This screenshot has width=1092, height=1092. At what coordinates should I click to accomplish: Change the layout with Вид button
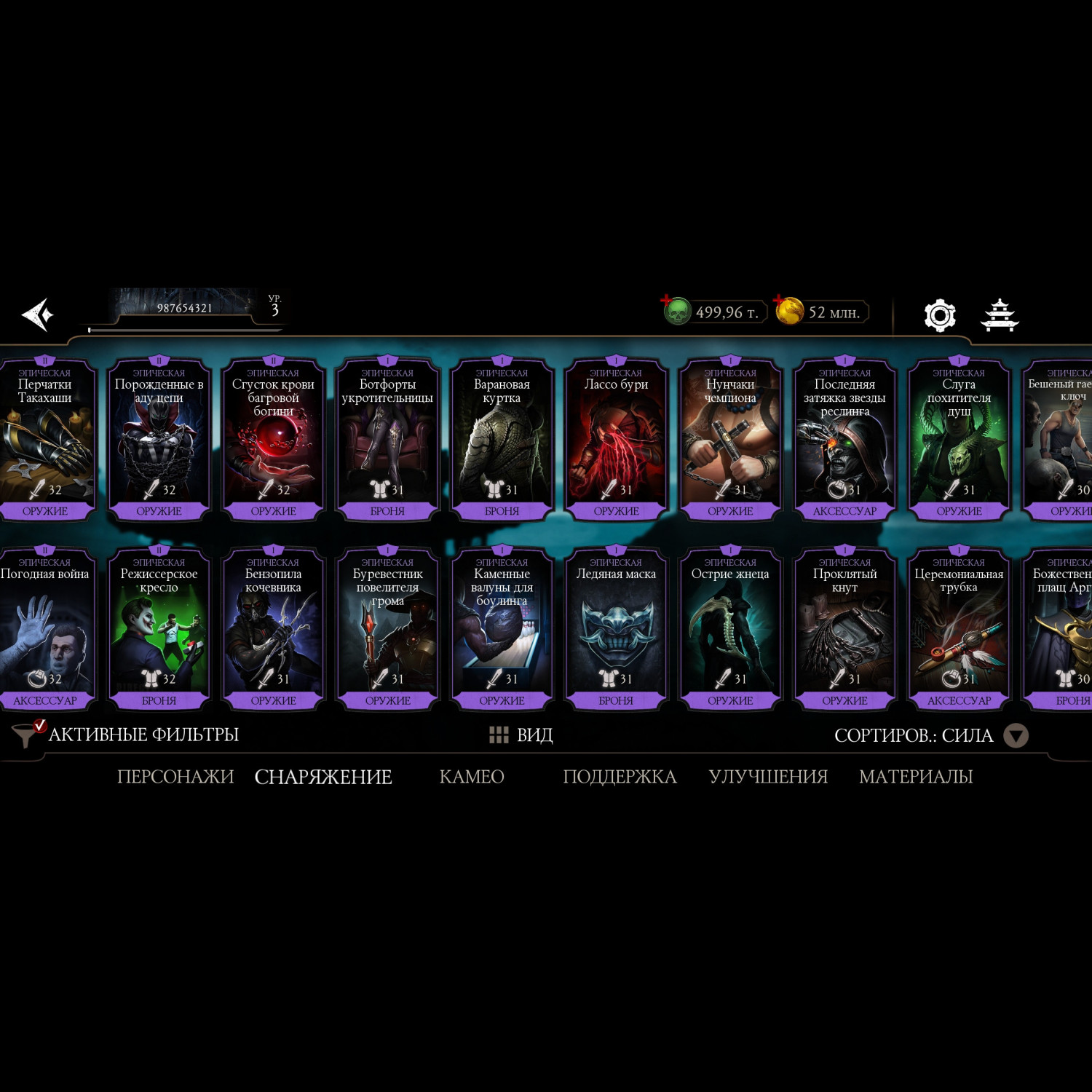coord(521,735)
